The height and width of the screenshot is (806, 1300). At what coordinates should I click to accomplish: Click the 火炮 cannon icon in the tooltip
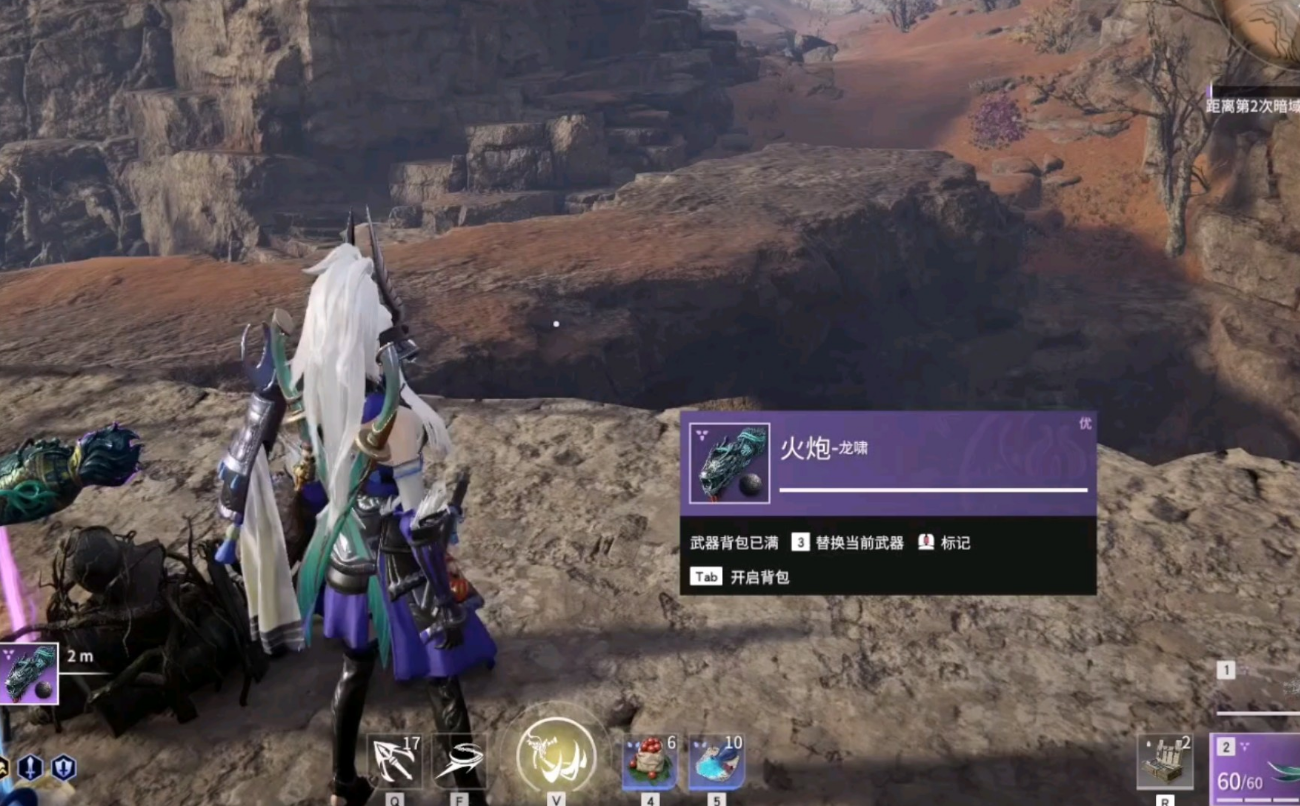(x=729, y=463)
